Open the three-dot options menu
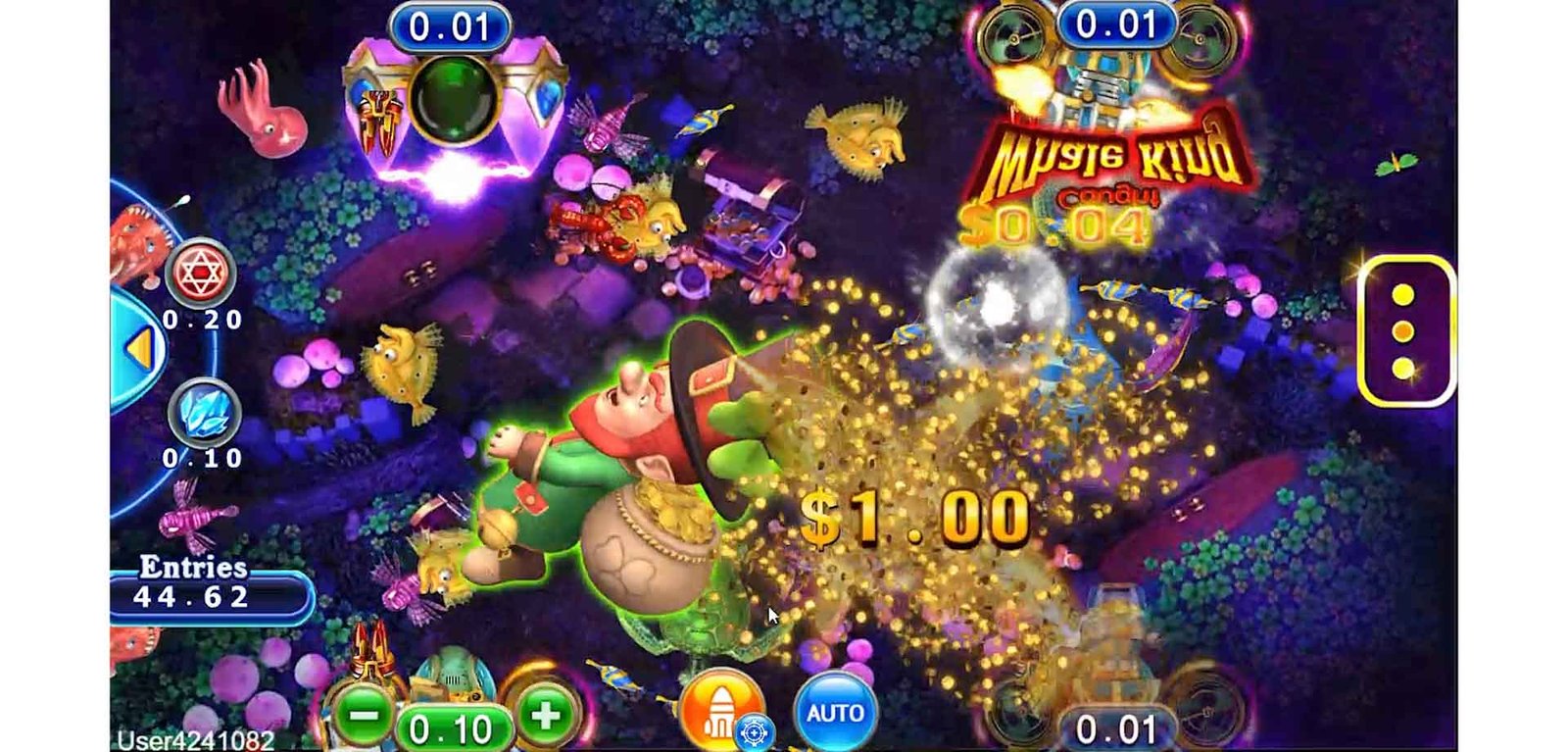 [x=1403, y=331]
